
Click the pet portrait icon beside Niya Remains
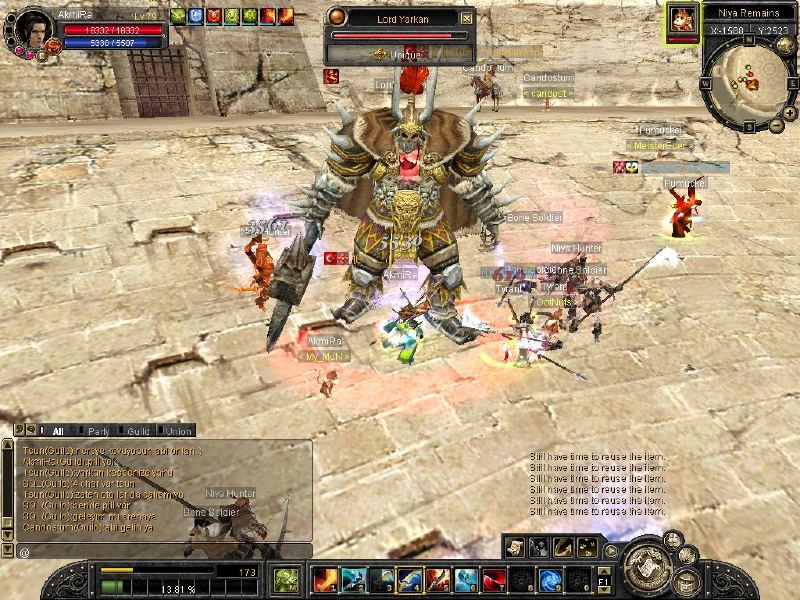tap(683, 19)
